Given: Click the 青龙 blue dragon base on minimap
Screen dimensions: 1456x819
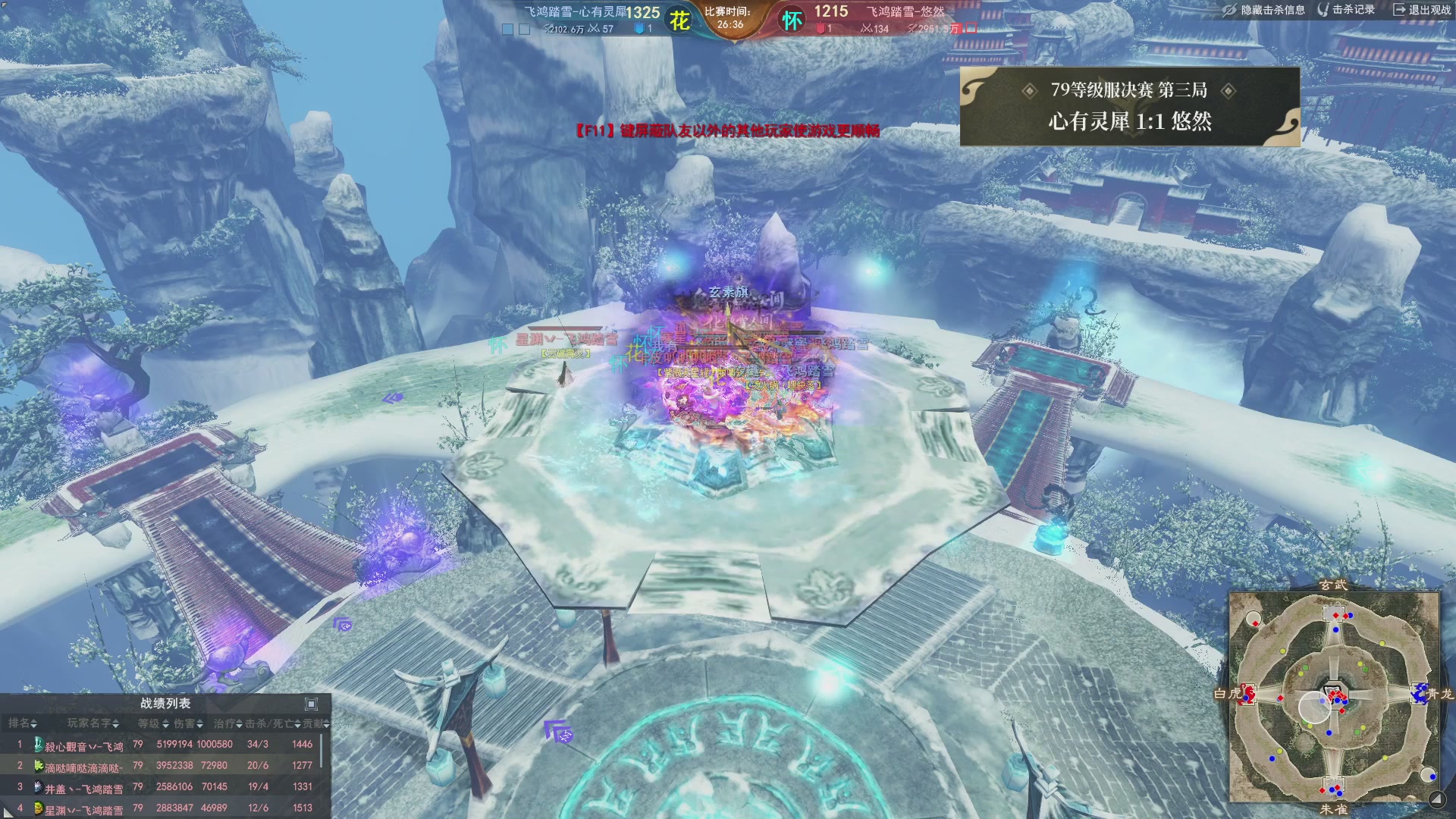Looking at the screenshot, I should tap(1419, 692).
